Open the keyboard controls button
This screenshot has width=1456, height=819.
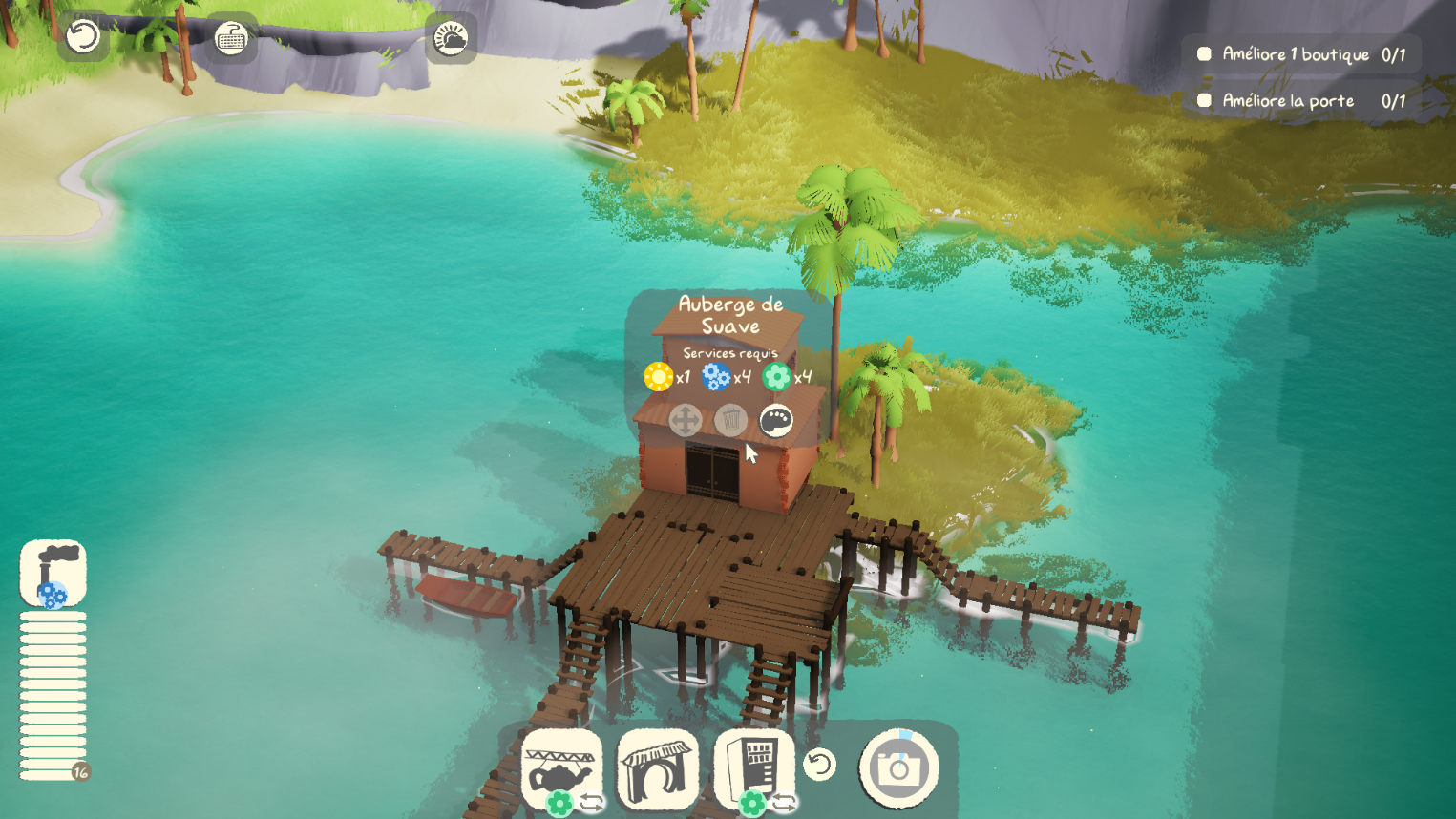[231, 38]
